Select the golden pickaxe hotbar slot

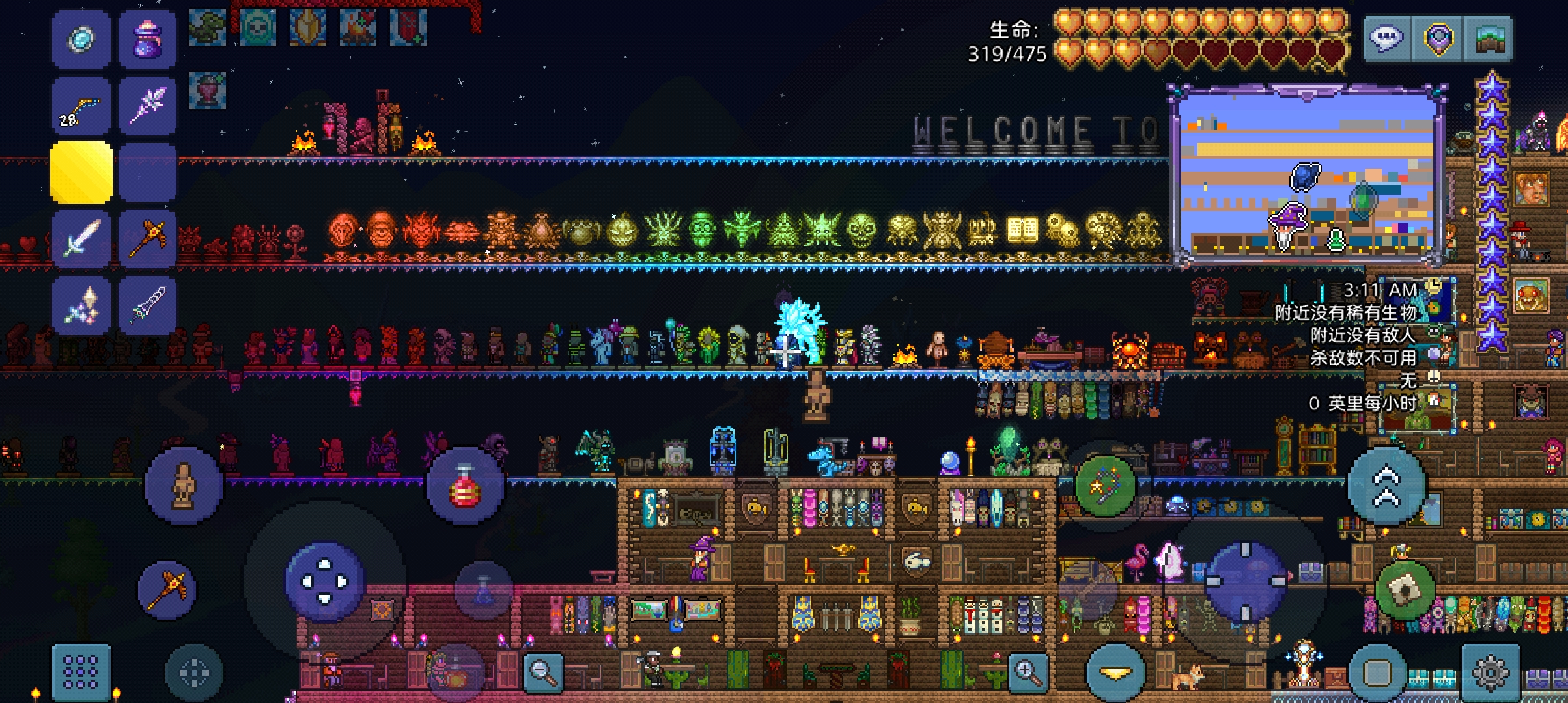click(148, 239)
